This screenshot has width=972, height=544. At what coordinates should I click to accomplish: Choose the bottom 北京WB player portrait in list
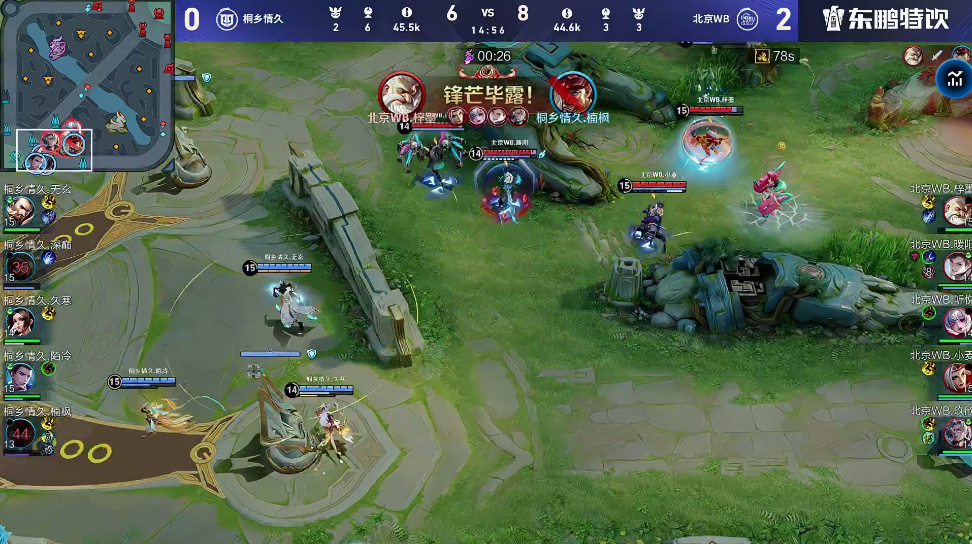coord(955,433)
